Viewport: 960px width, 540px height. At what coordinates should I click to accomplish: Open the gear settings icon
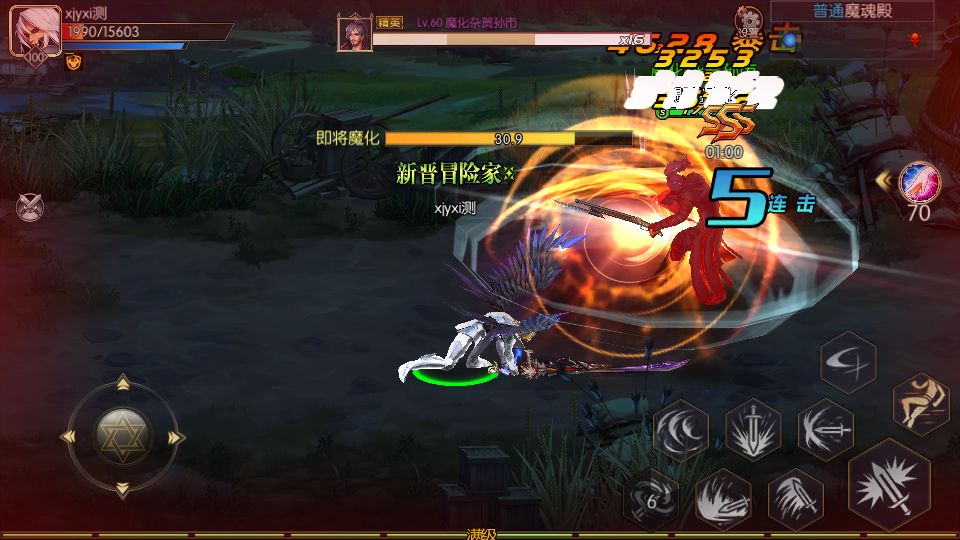point(747,18)
